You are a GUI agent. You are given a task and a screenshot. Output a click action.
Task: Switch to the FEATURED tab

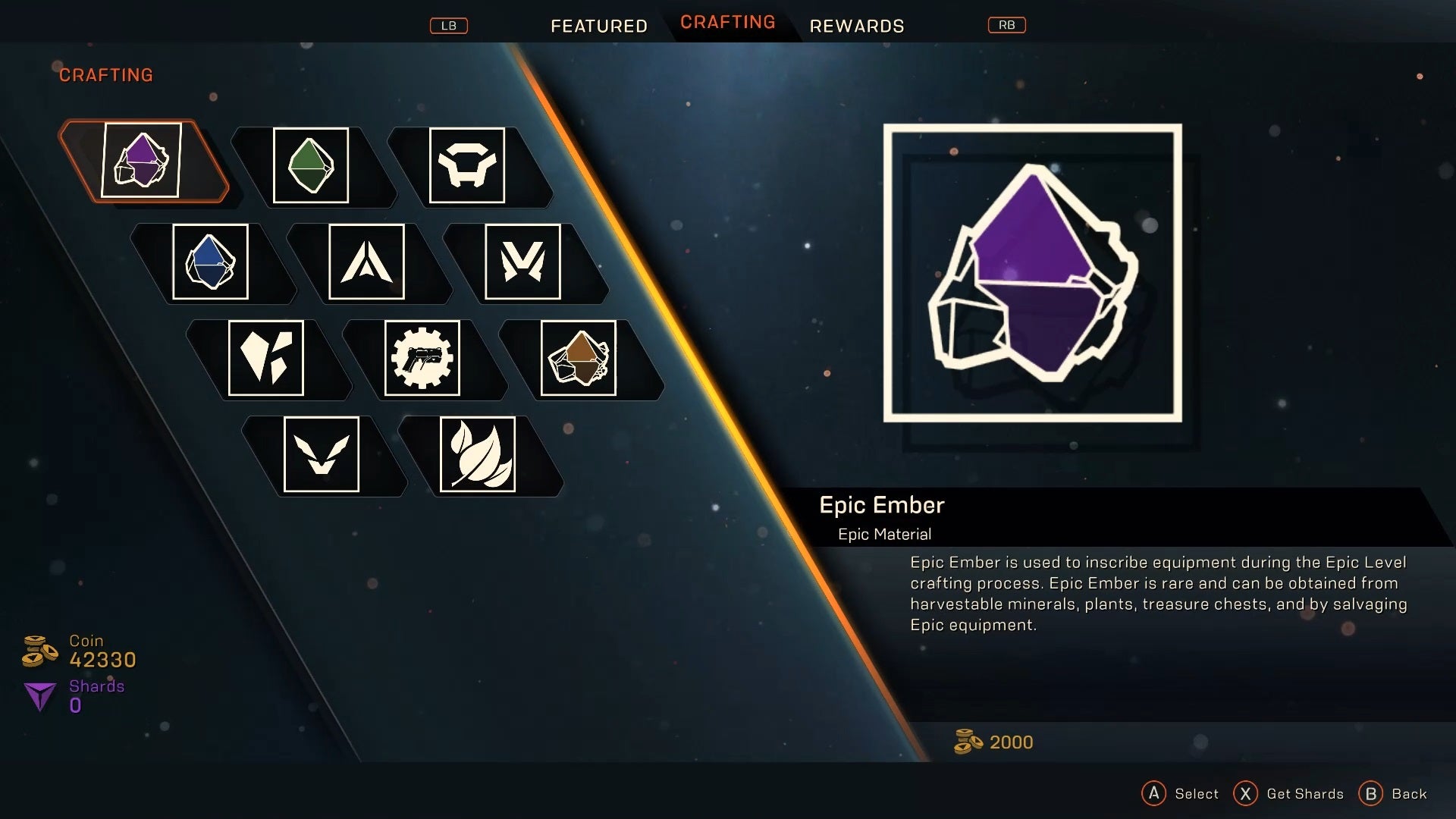point(598,25)
